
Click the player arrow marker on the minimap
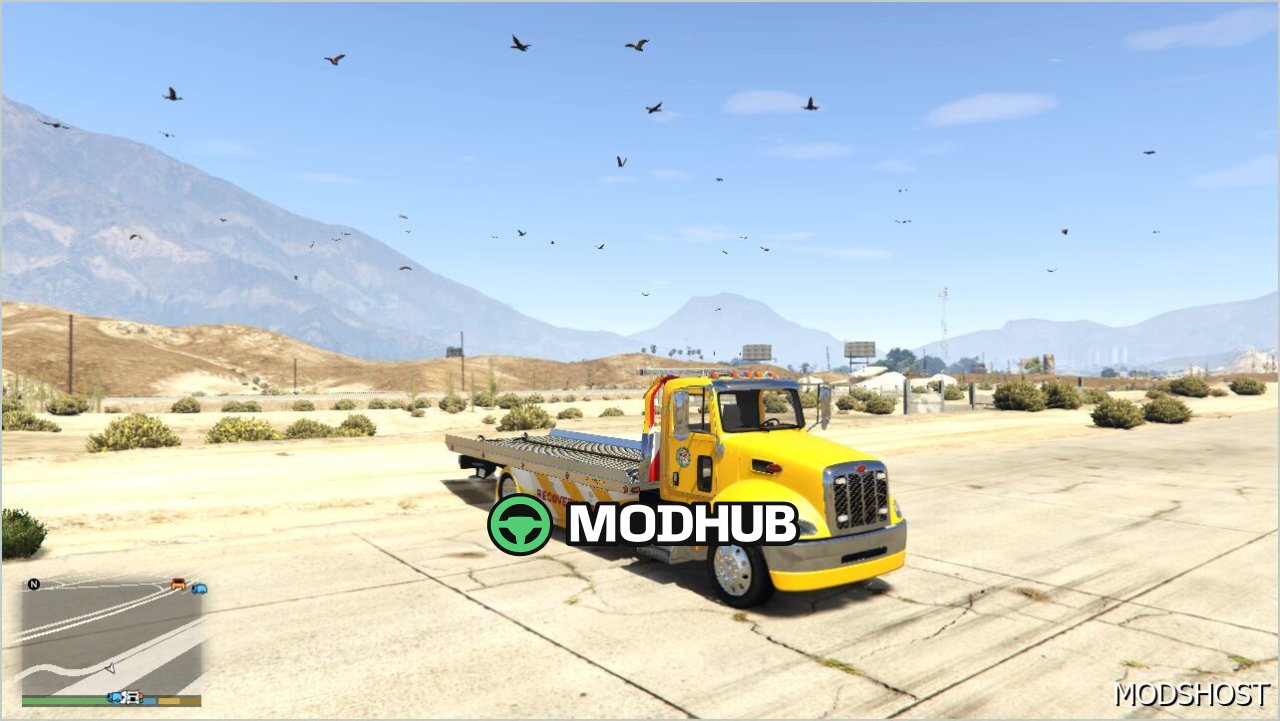click(x=110, y=668)
